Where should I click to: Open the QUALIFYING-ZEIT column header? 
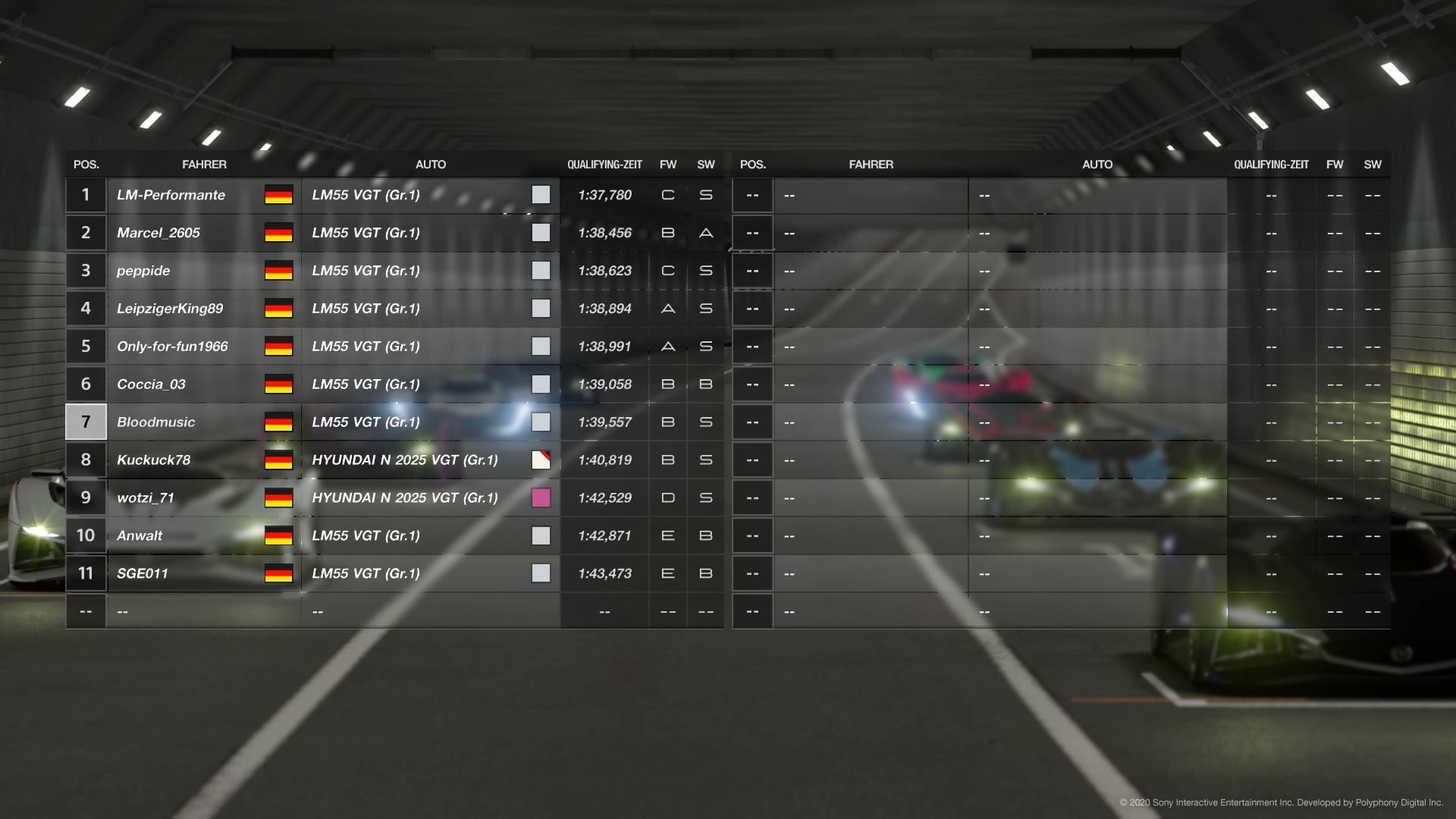[x=605, y=164]
